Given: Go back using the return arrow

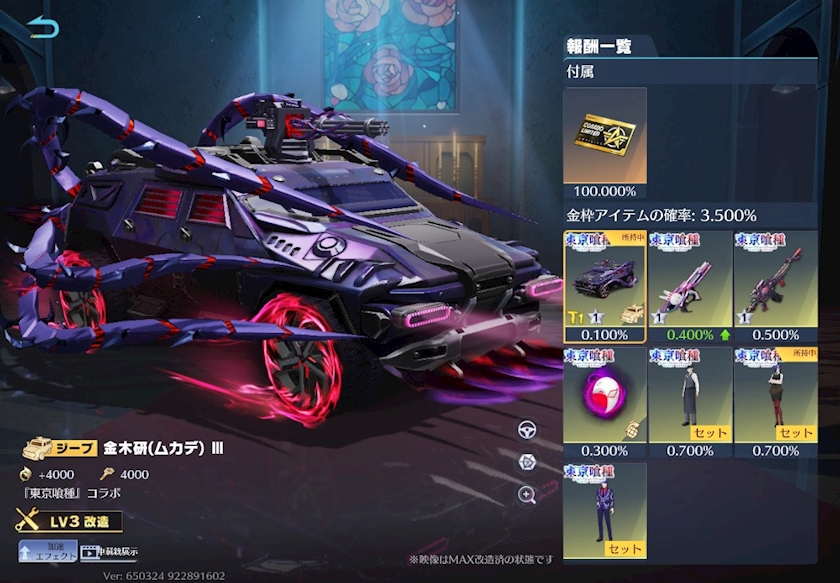Looking at the screenshot, I should 42,28.
